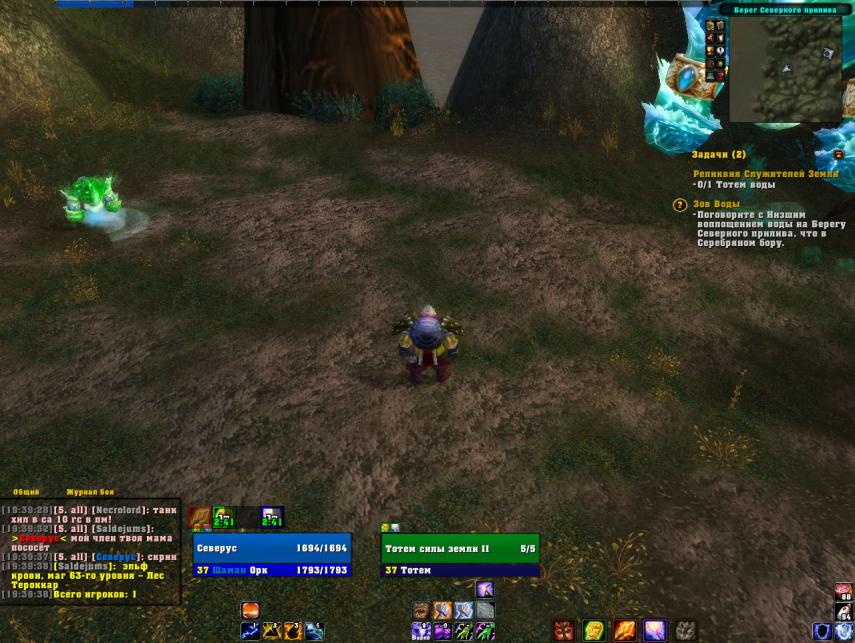Open the Журнал боя combat log tab
This screenshot has width=855, height=643.
(x=90, y=492)
